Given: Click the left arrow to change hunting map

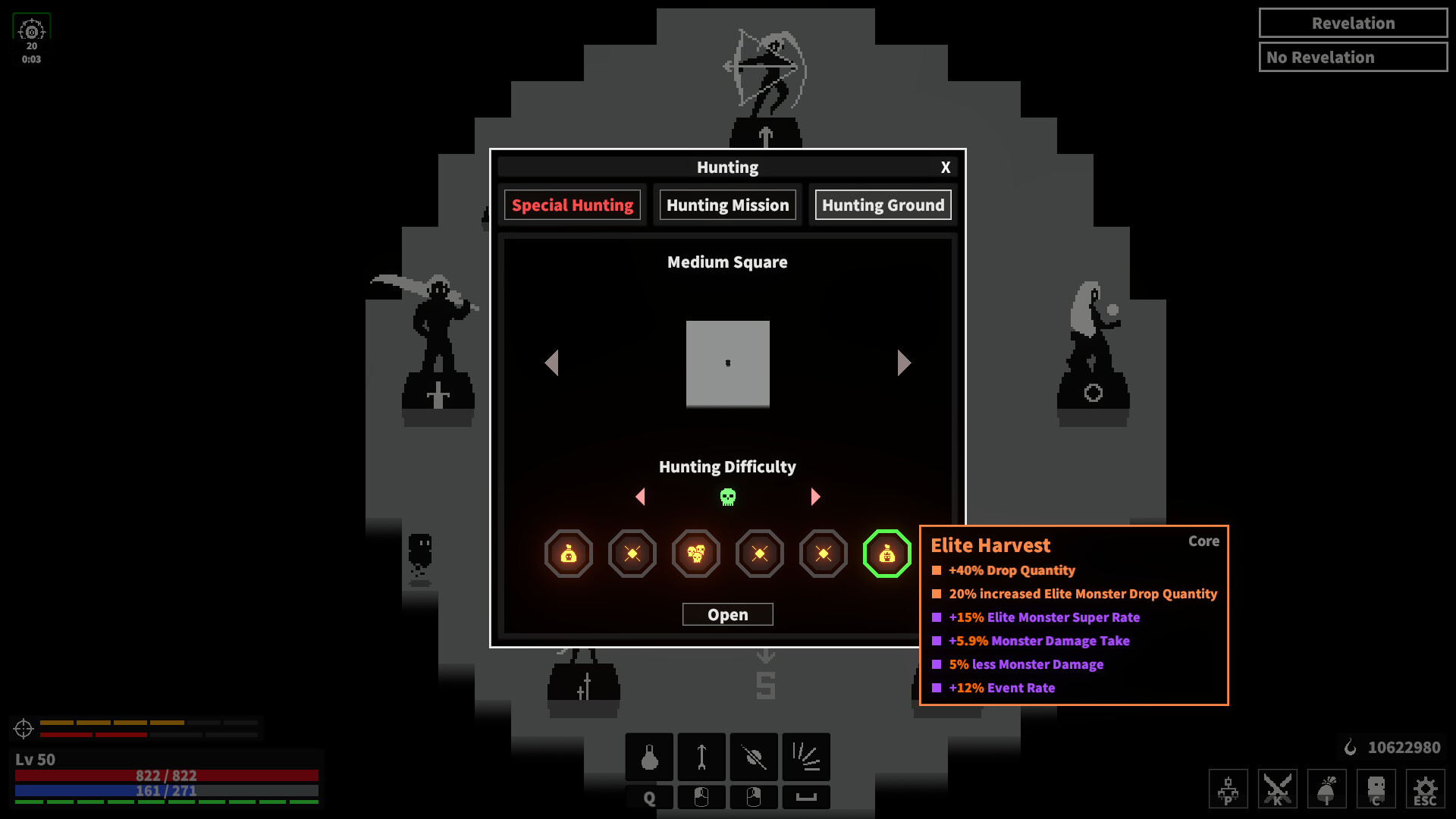Looking at the screenshot, I should pyautogui.click(x=552, y=363).
